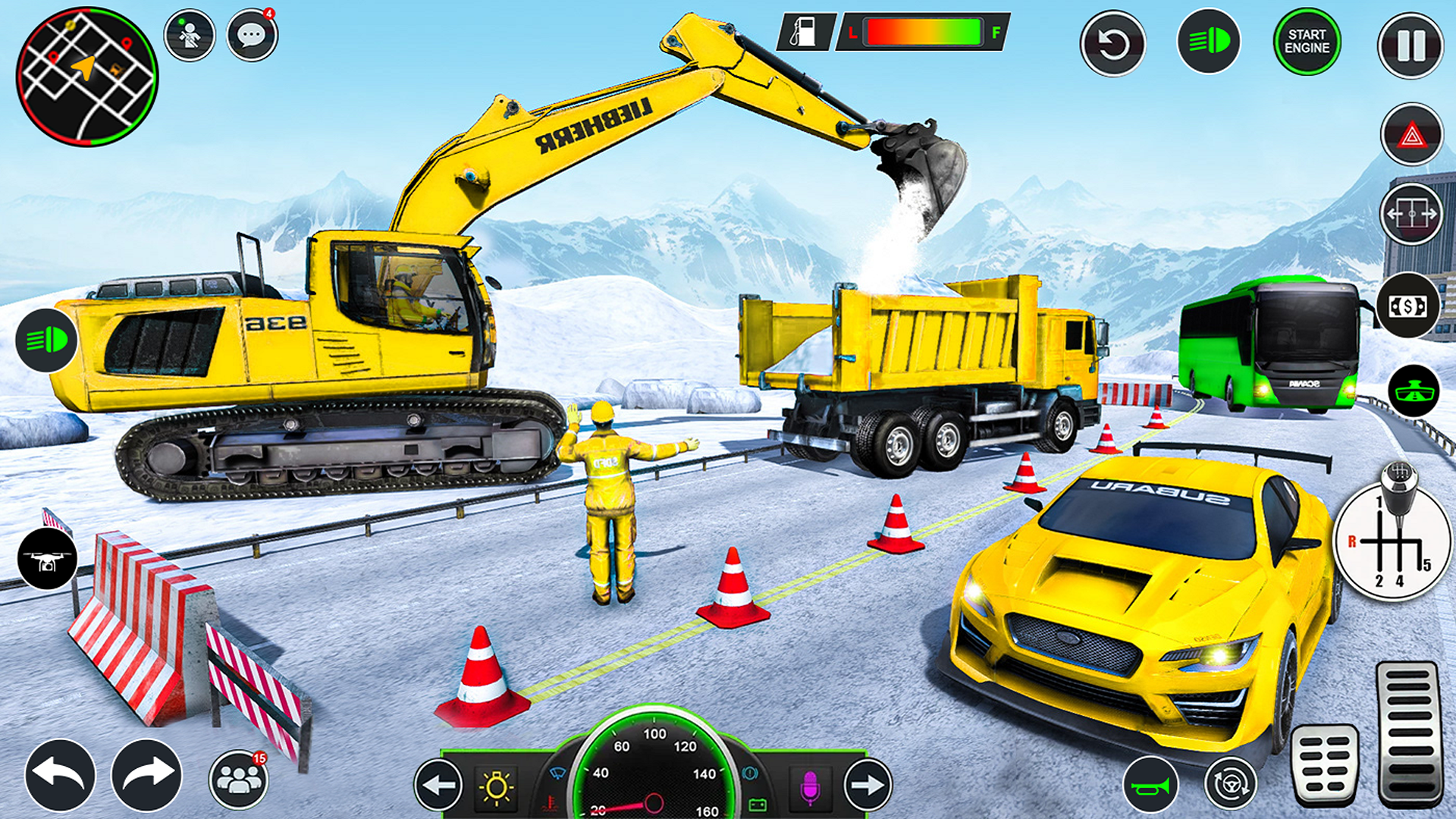Open the circular street minimap
Viewport: 1456px width, 819px height.
click(x=86, y=77)
